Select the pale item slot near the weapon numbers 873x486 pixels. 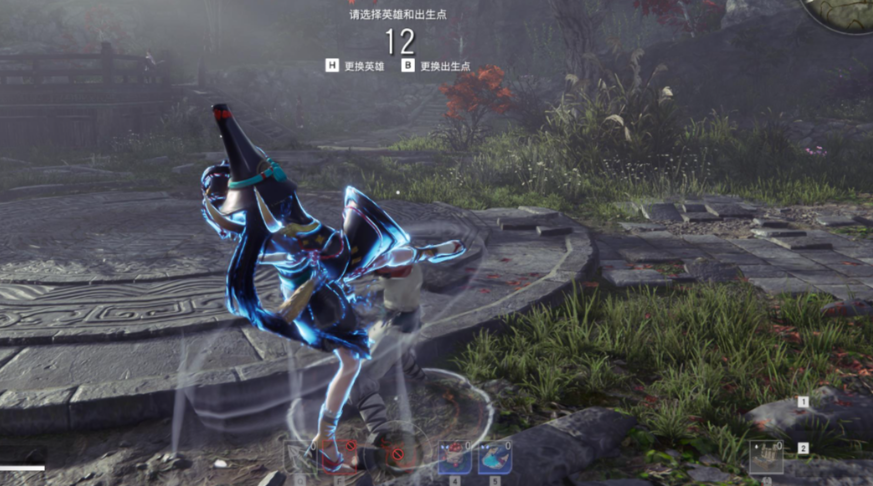pyautogui.click(x=765, y=457)
